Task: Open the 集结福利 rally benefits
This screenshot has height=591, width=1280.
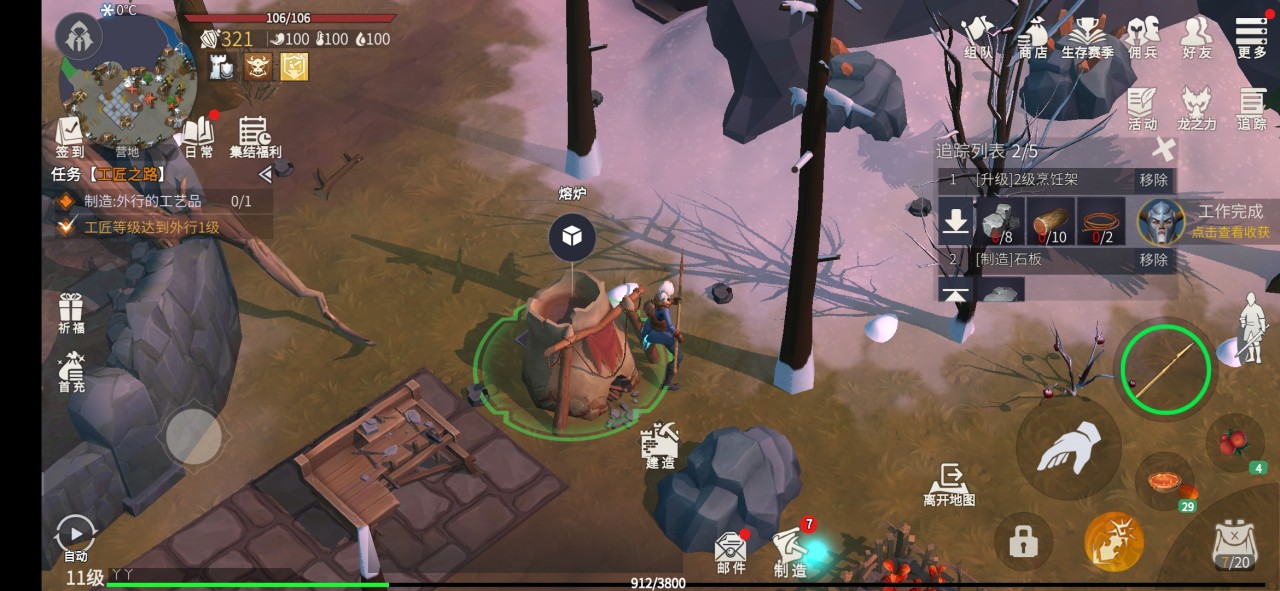Action: click(255, 137)
